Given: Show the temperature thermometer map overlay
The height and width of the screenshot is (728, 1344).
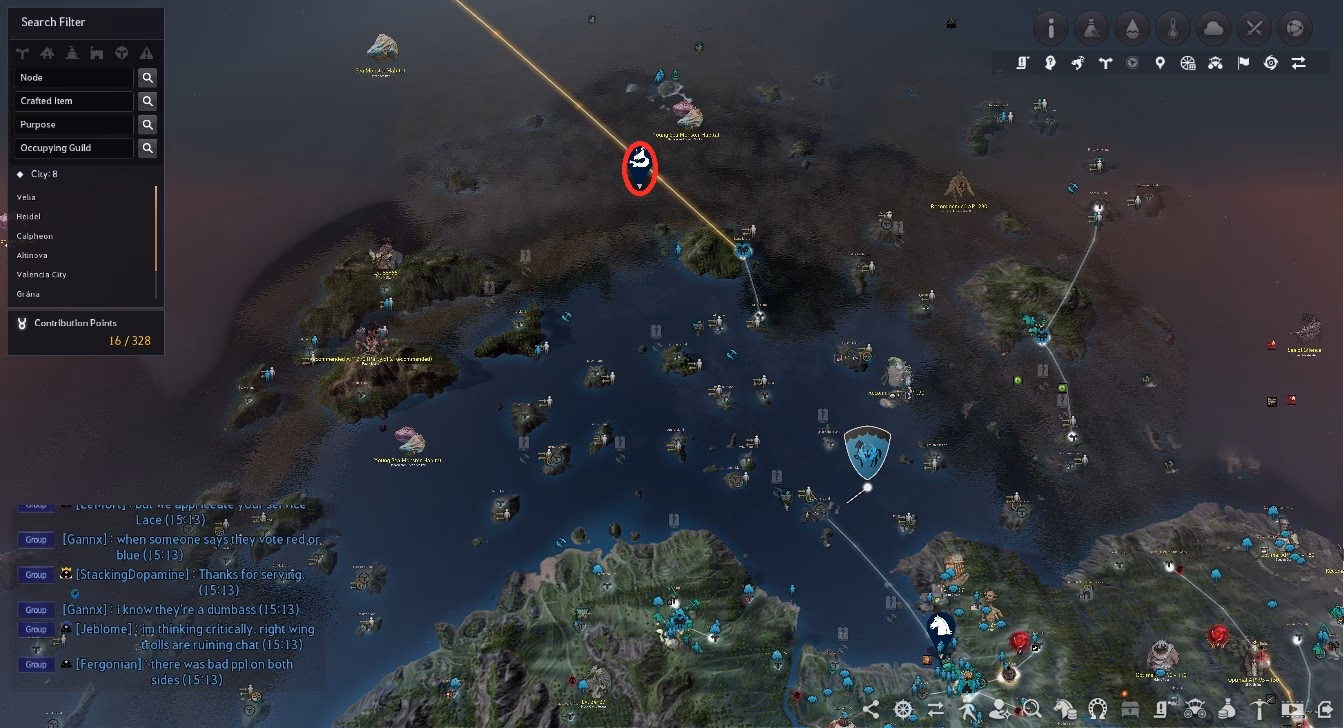Looking at the screenshot, I should pos(1173,28).
